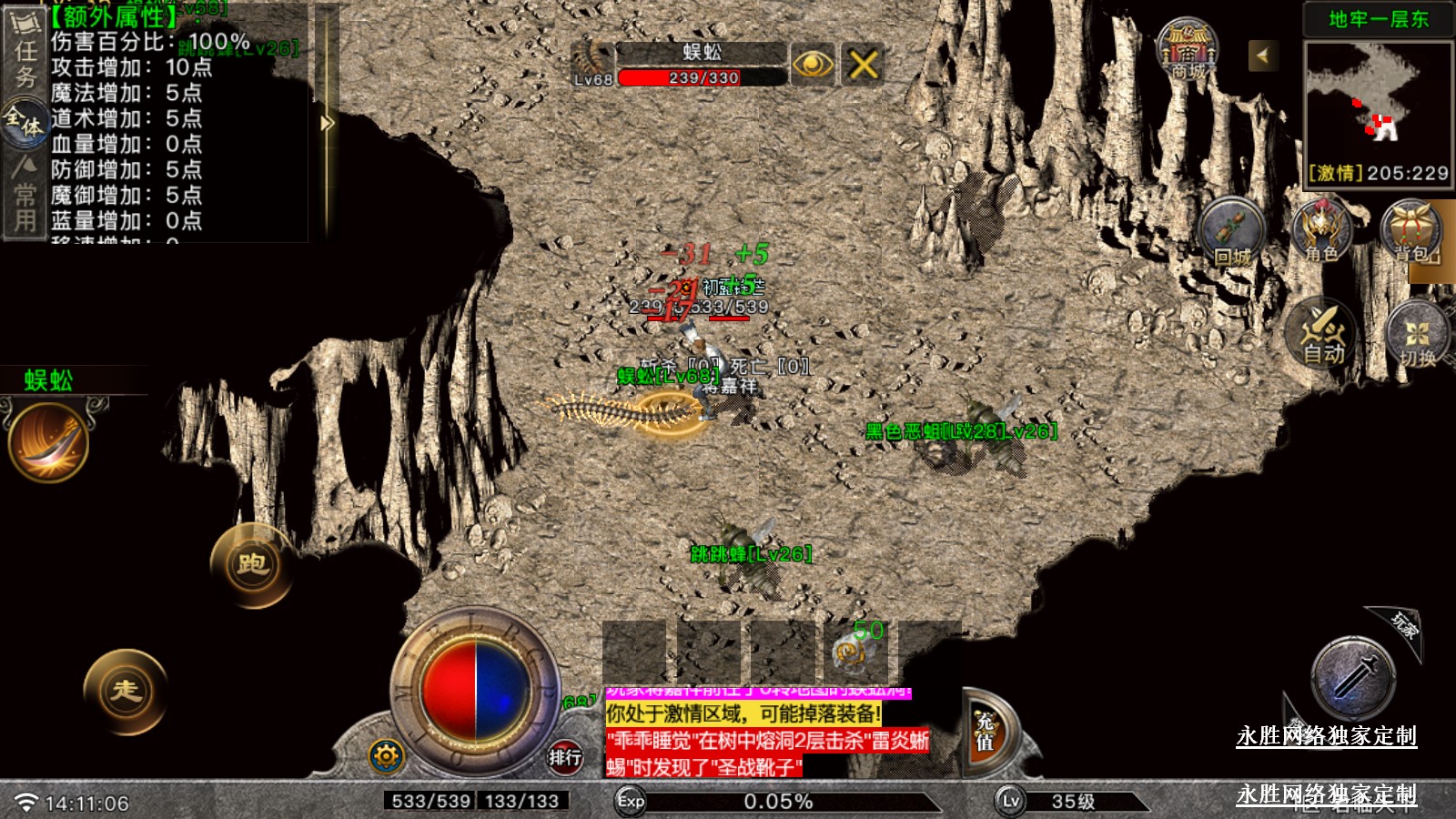The height and width of the screenshot is (819, 1456).
Task: Tap the 切换 switch button
Action: (1417, 335)
